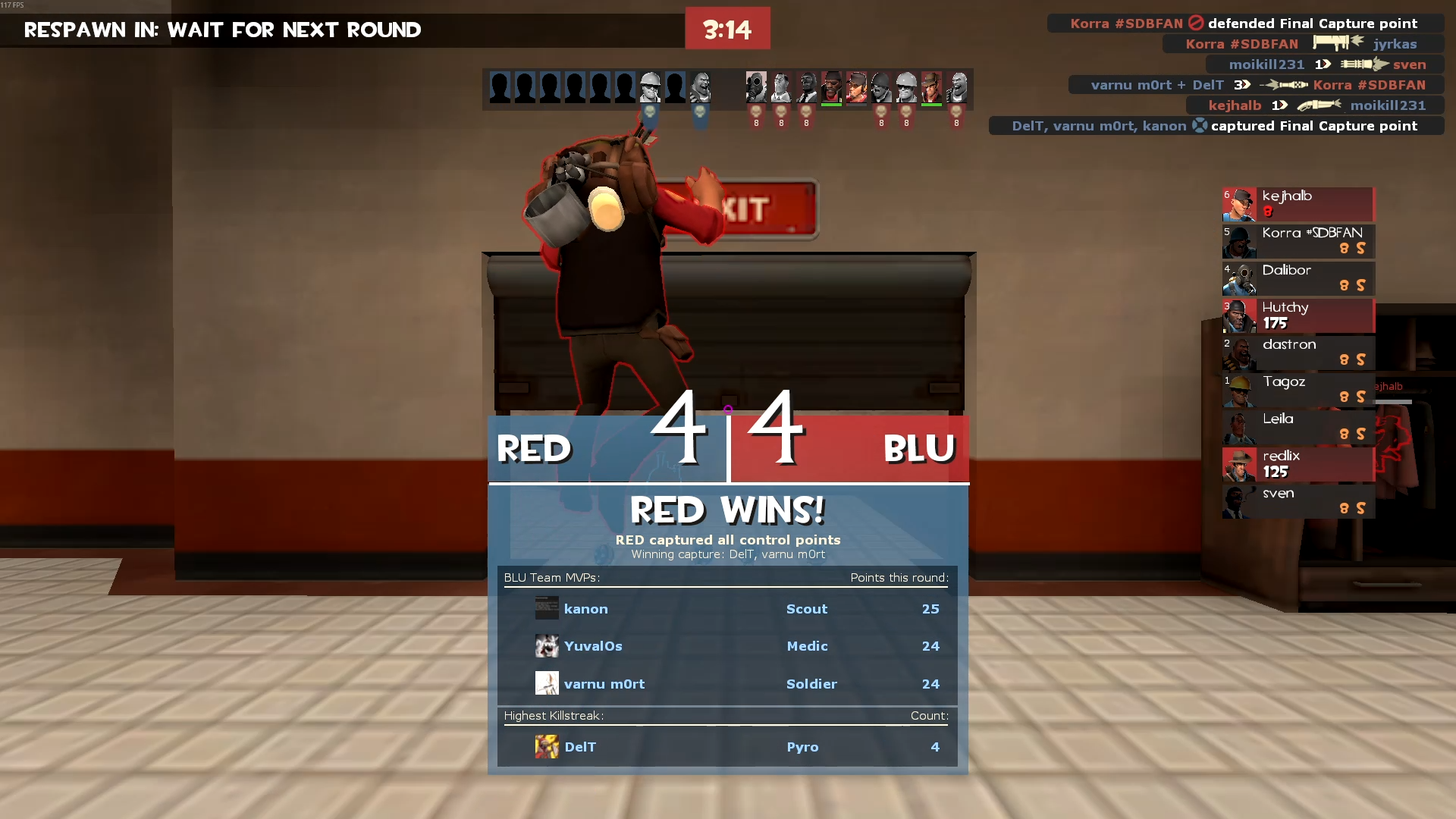Select Tagoz's player panel
The width and height of the screenshot is (1456, 819).
coord(1298,390)
